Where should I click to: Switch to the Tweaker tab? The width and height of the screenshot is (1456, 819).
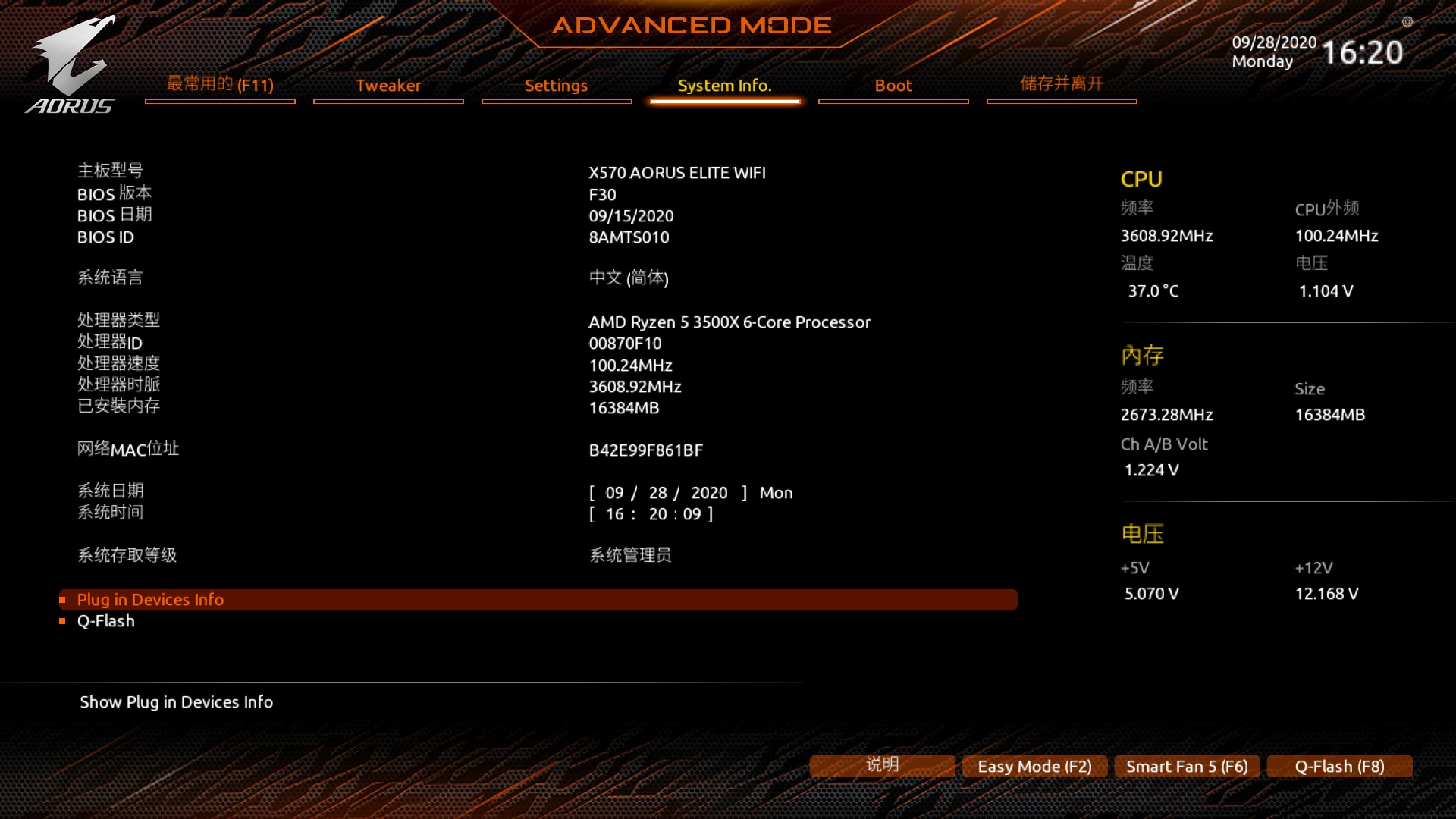pos(388,86)
